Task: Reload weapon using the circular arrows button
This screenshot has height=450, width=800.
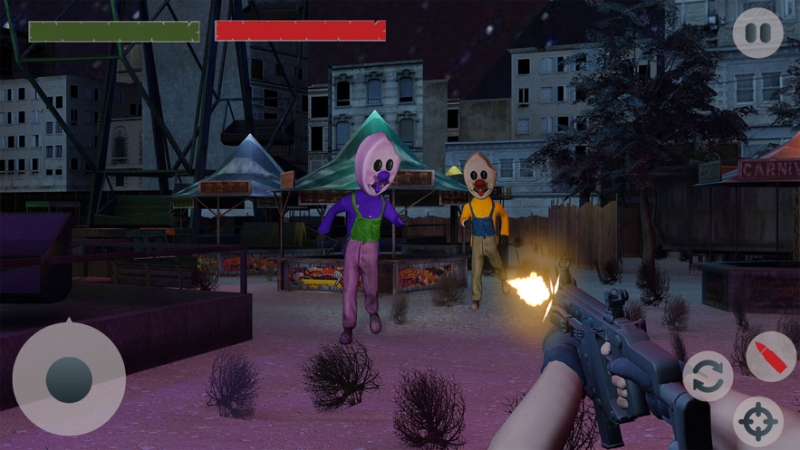Action: pos(707,375)
